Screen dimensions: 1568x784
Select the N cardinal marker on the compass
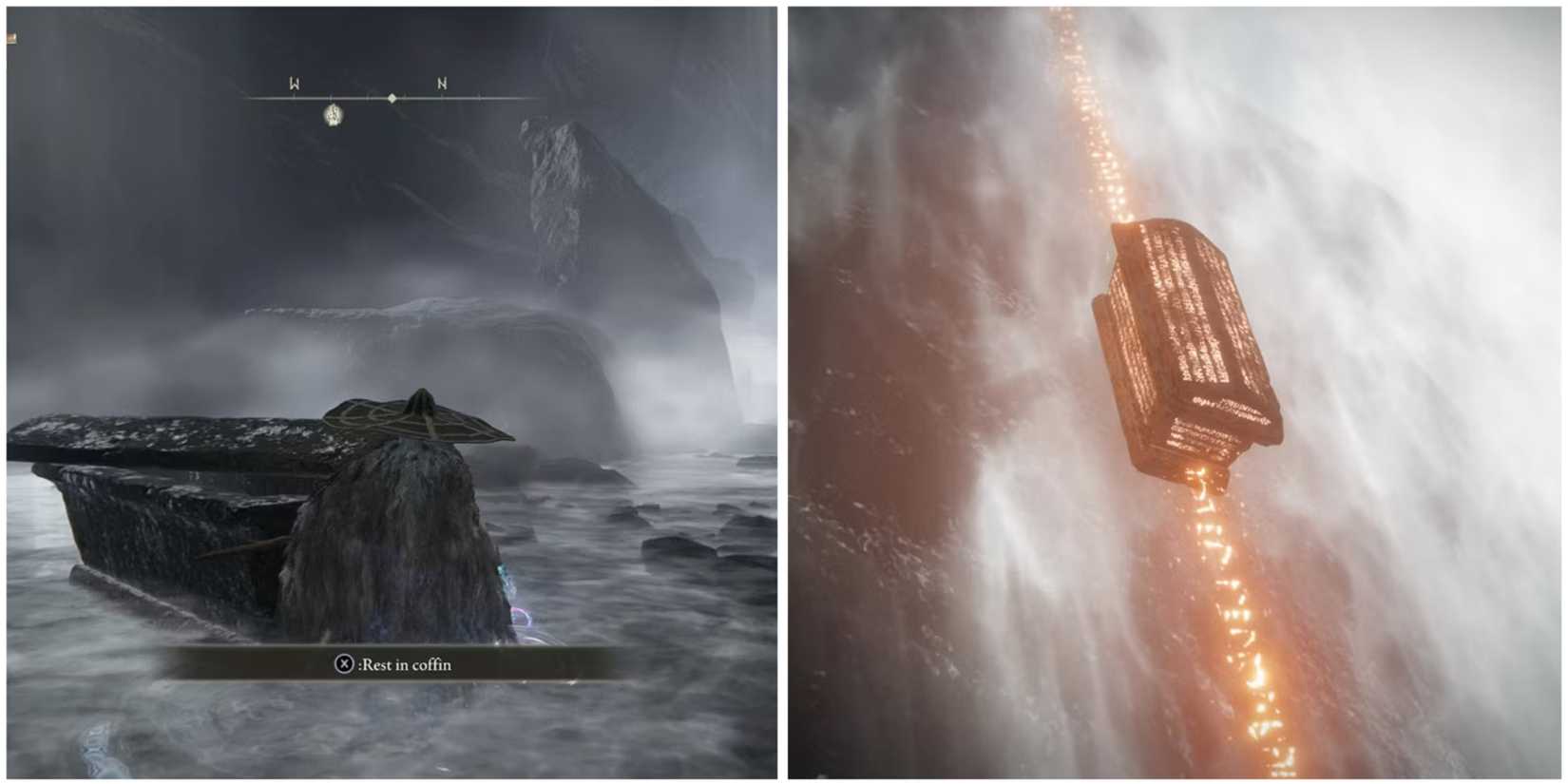tap(440, 84)
